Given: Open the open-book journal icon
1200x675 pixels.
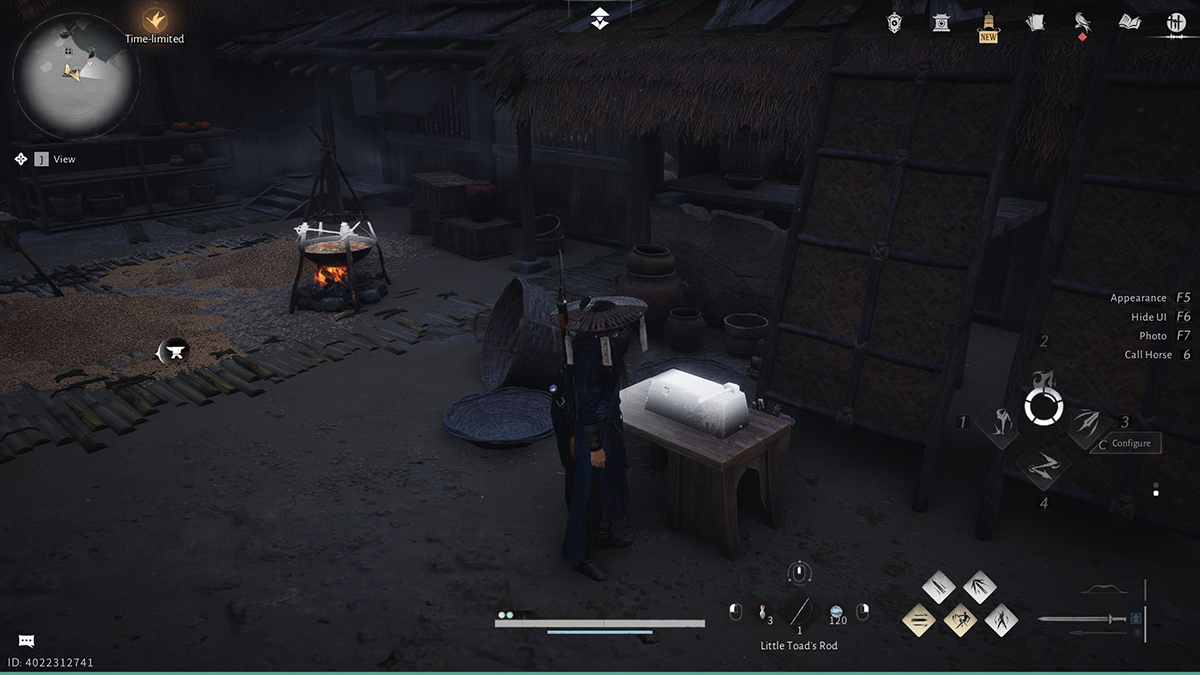Looking at the screenshot, I should pos(1129,22).
